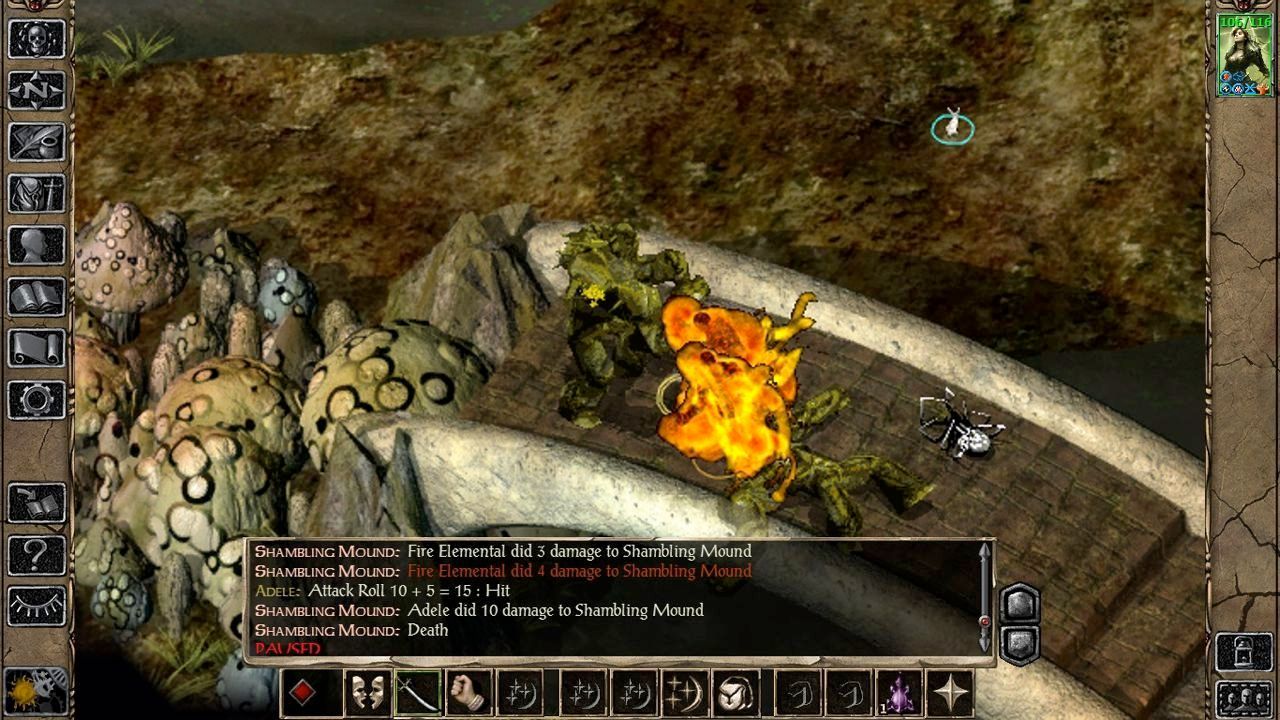This screenshot has height=720, width=1280.
Task: Click the question mark help button
Action: (37, 555)
